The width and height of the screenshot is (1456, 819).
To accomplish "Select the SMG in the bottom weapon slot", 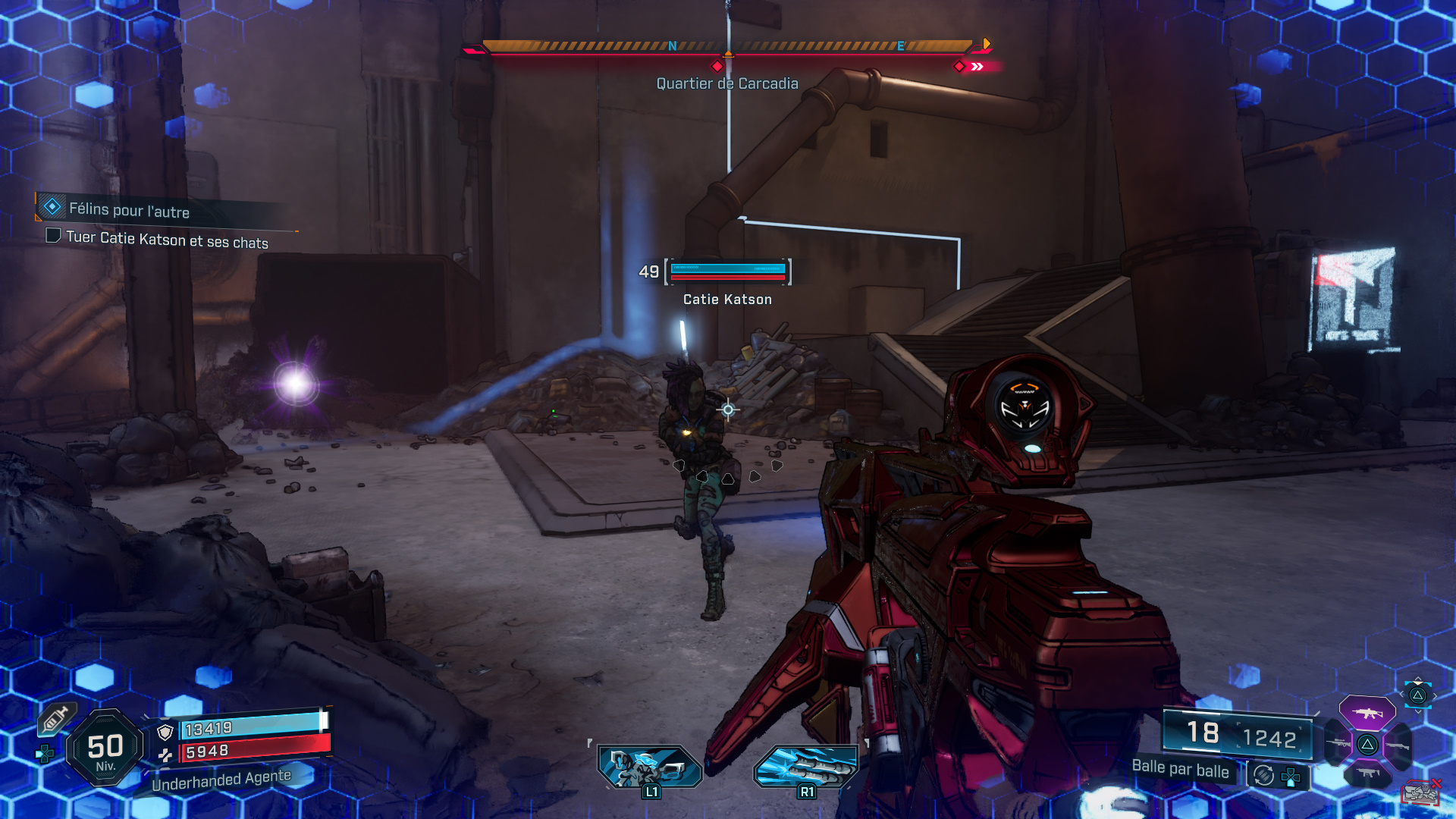I will 1367,772.
